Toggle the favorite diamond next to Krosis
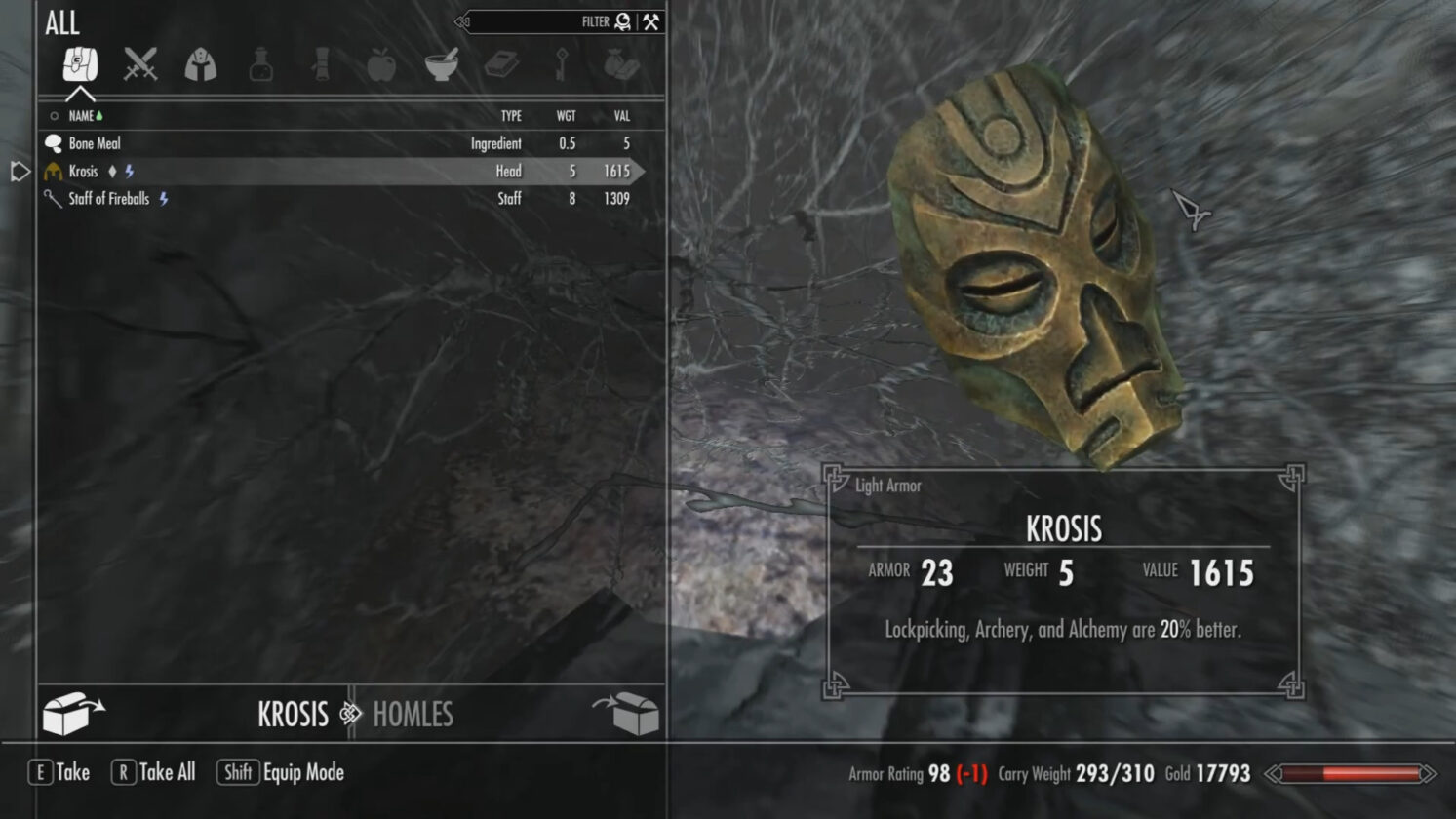 pyautogui.click(x=114, y=171)
